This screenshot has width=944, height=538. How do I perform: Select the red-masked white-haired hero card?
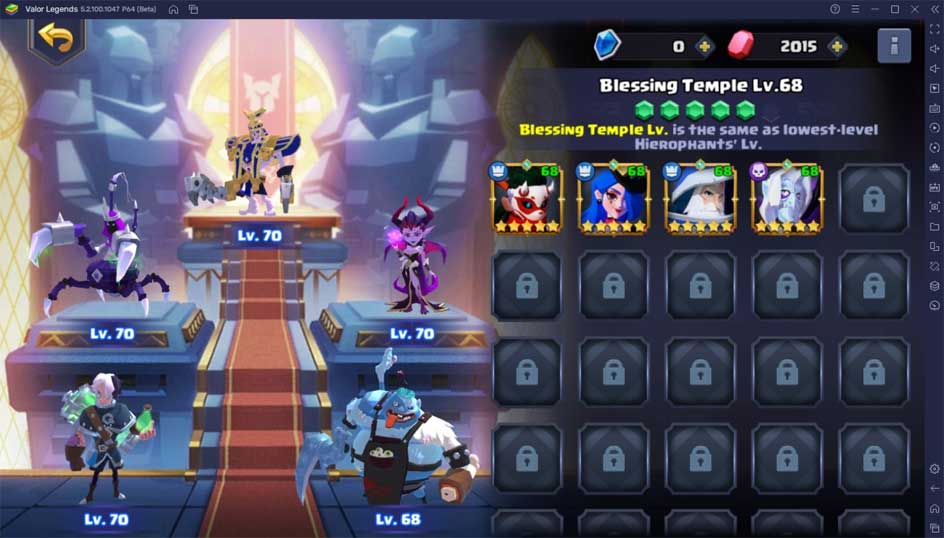[526, 198]
